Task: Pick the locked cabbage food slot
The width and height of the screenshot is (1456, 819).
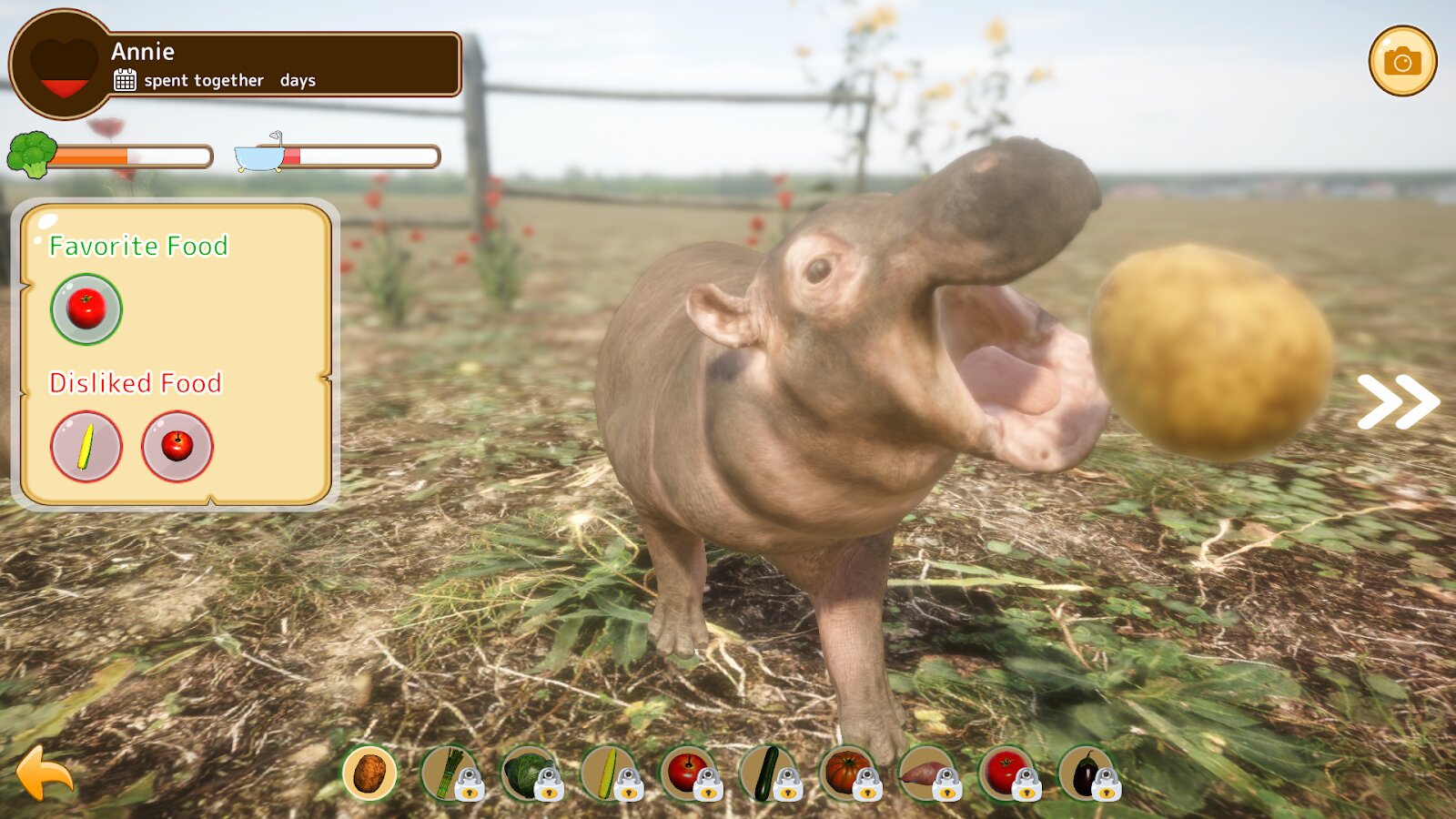Action: pos(529,773)
